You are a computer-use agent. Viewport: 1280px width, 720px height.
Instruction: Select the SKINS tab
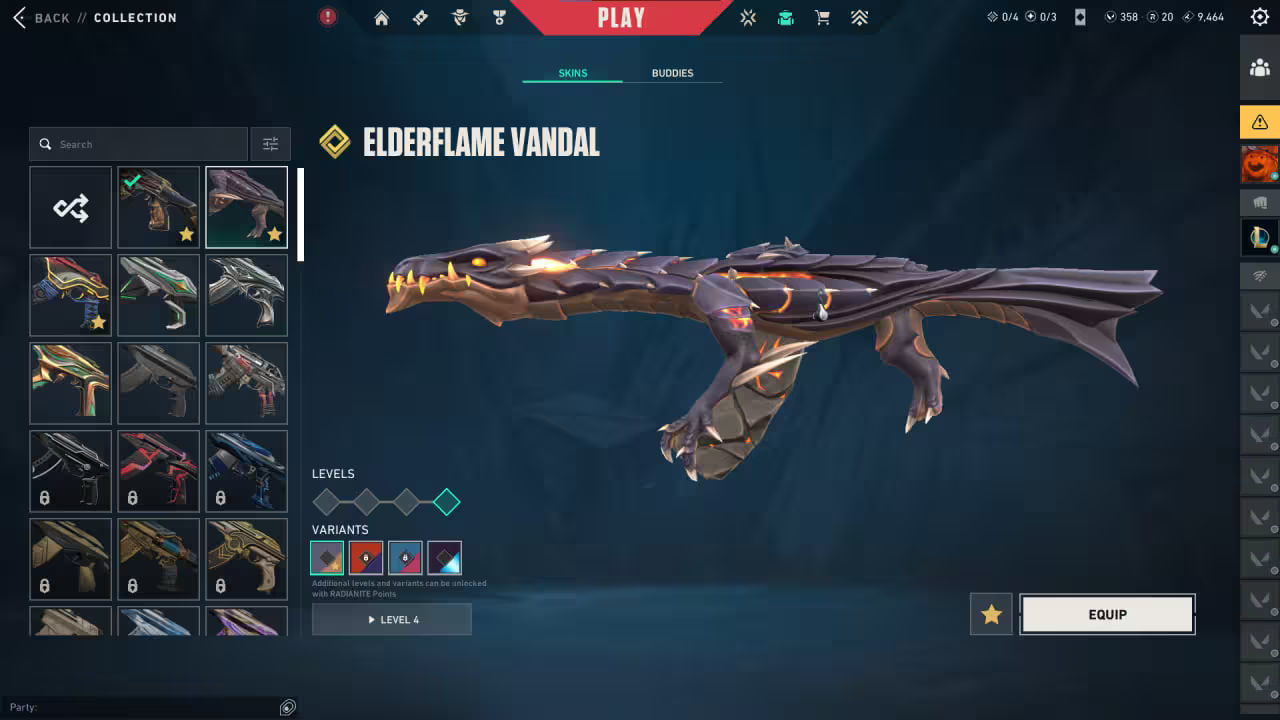[x=572, y=72]
